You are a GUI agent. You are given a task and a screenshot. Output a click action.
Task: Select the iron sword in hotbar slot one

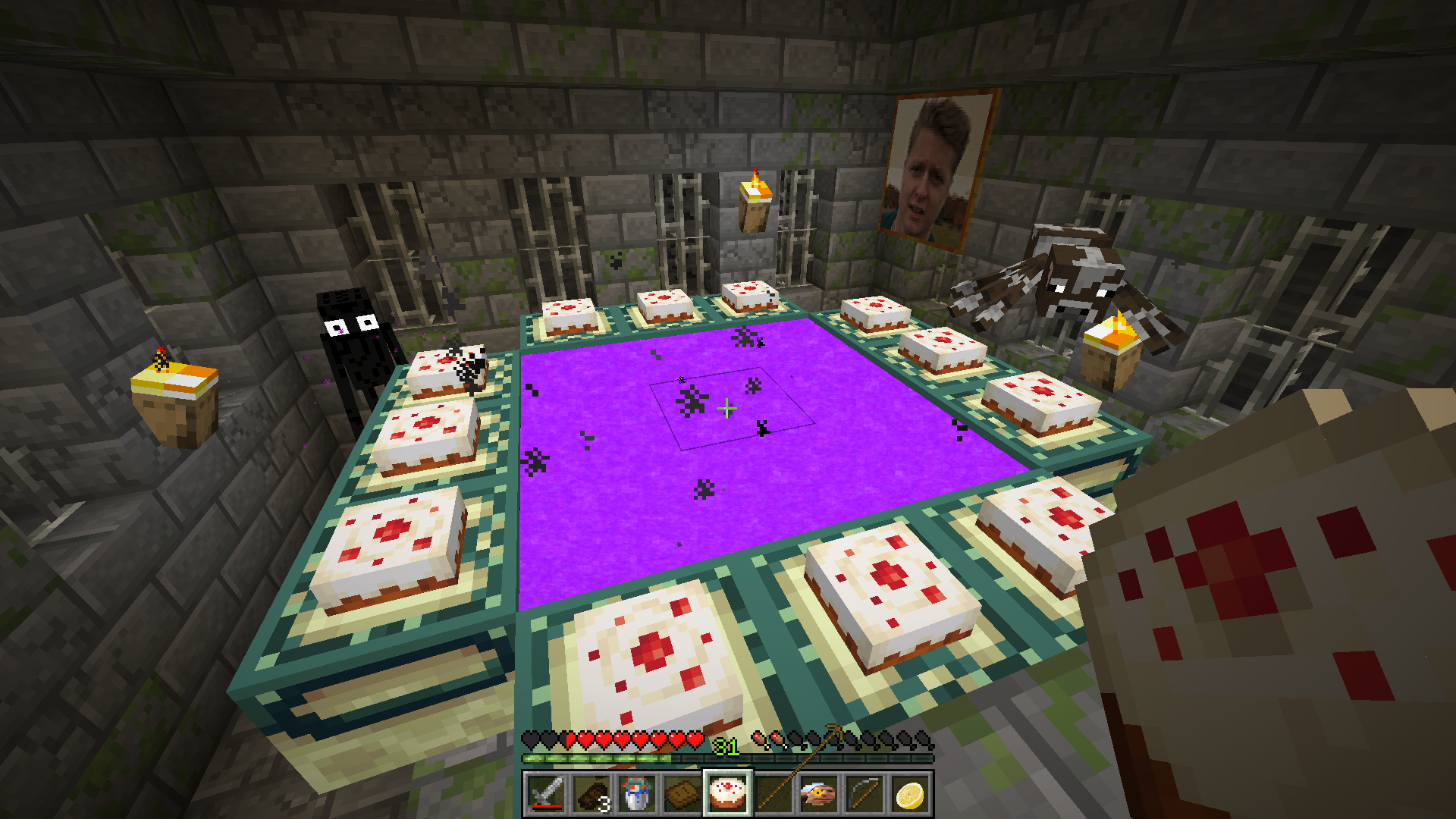(548, 792)
